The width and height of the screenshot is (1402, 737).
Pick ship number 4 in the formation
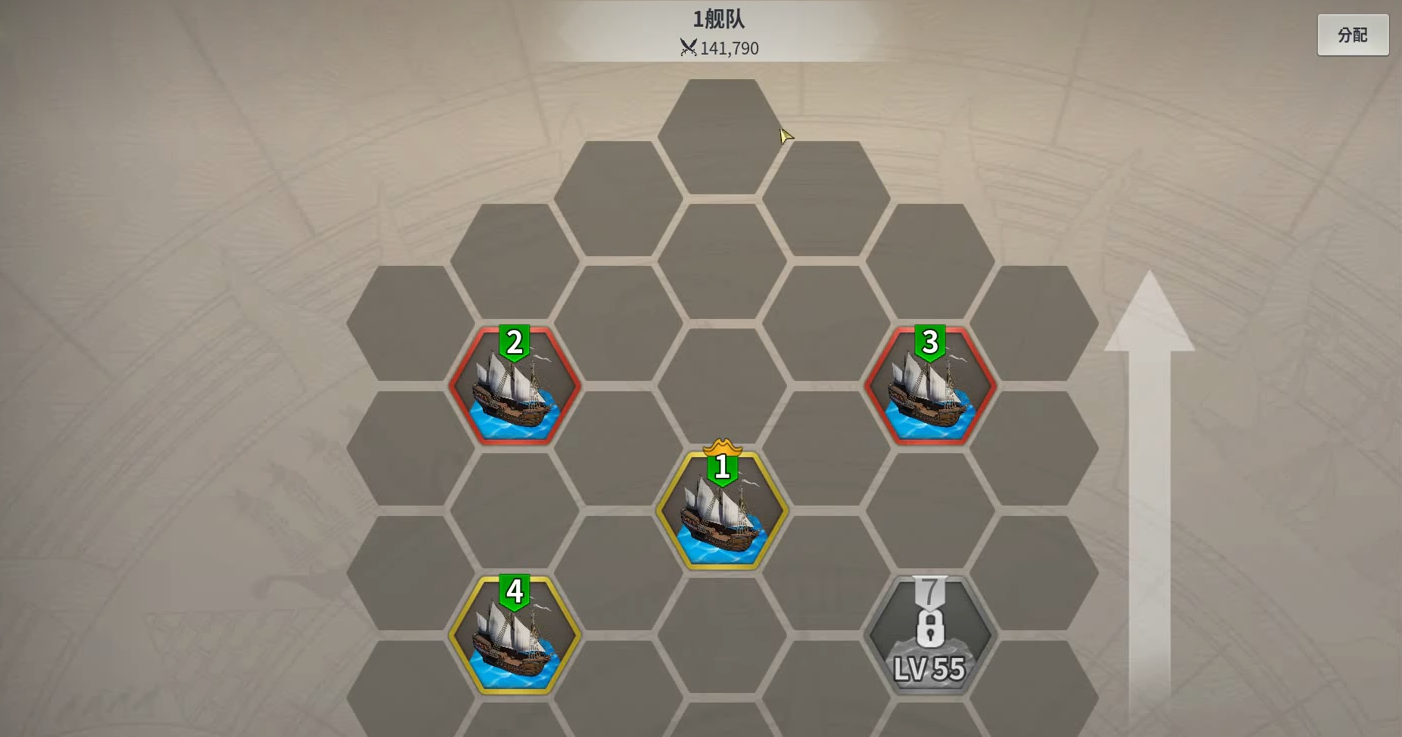pyautogui.click(x=515, y=636)
